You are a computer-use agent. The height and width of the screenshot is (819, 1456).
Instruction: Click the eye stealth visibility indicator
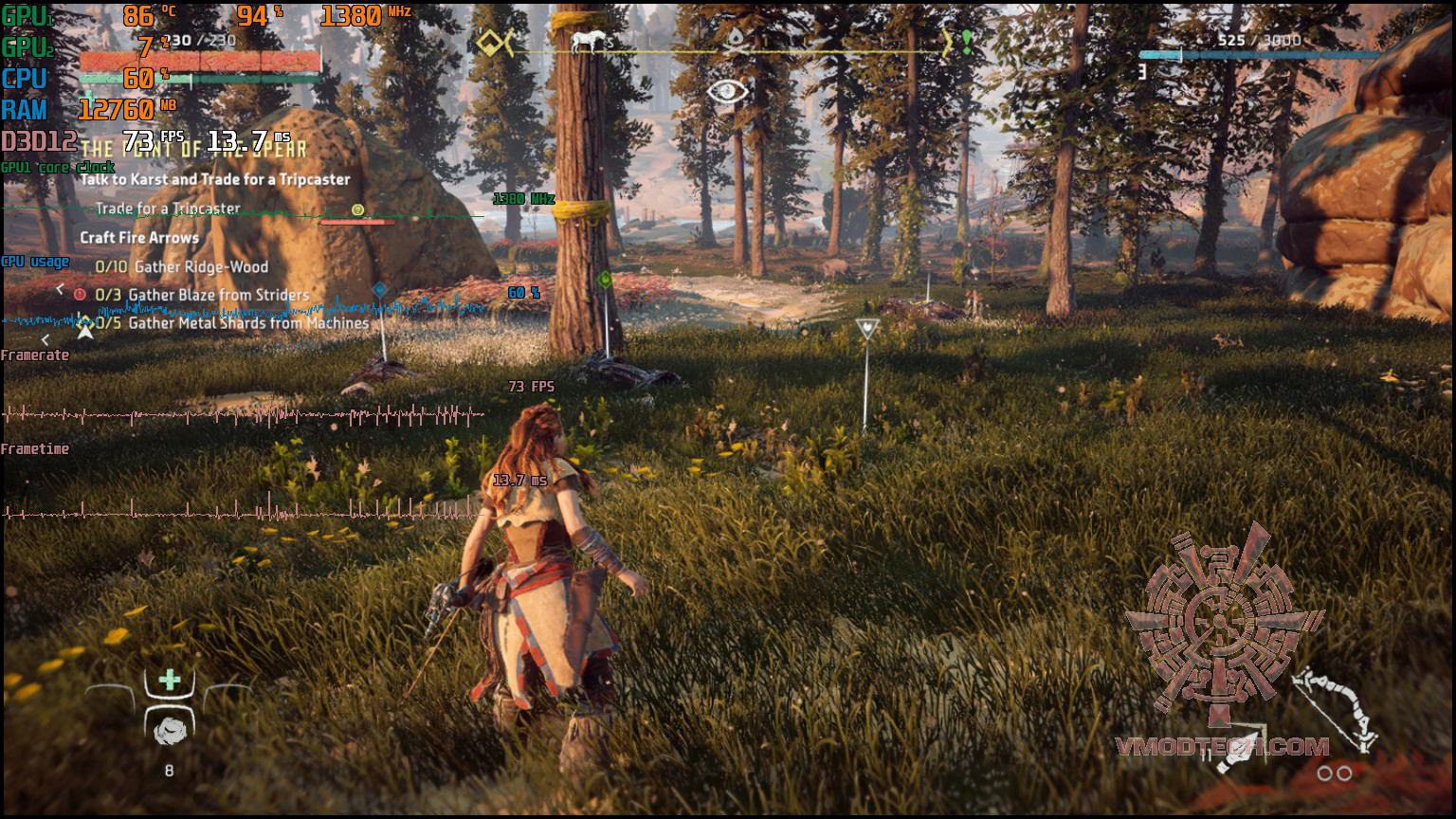(727, 92)
